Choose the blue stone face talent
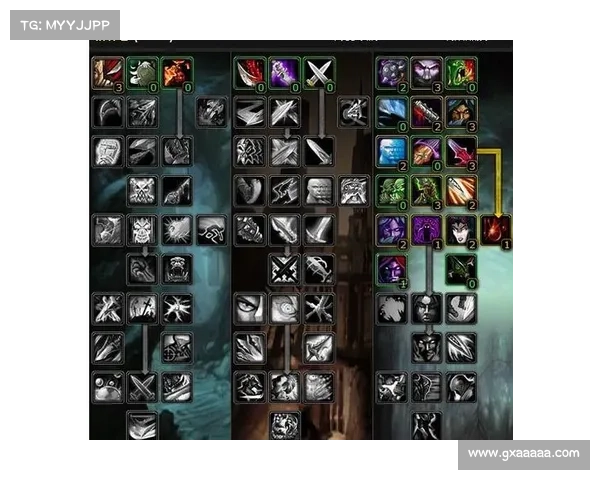The image size is (600, 480). (392, 150)
